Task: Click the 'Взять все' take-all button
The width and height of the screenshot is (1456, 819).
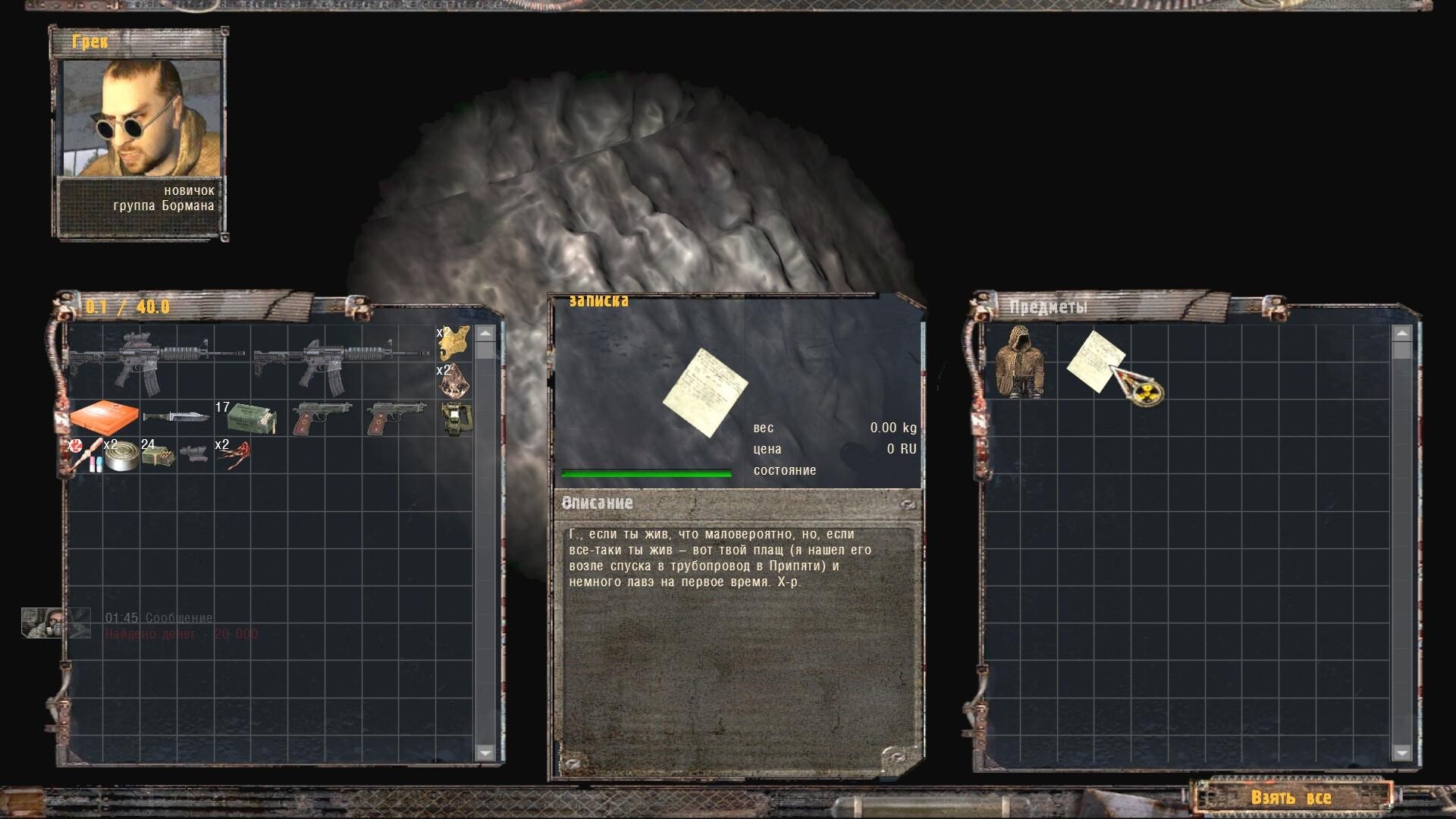Action: coord(1291,798)
